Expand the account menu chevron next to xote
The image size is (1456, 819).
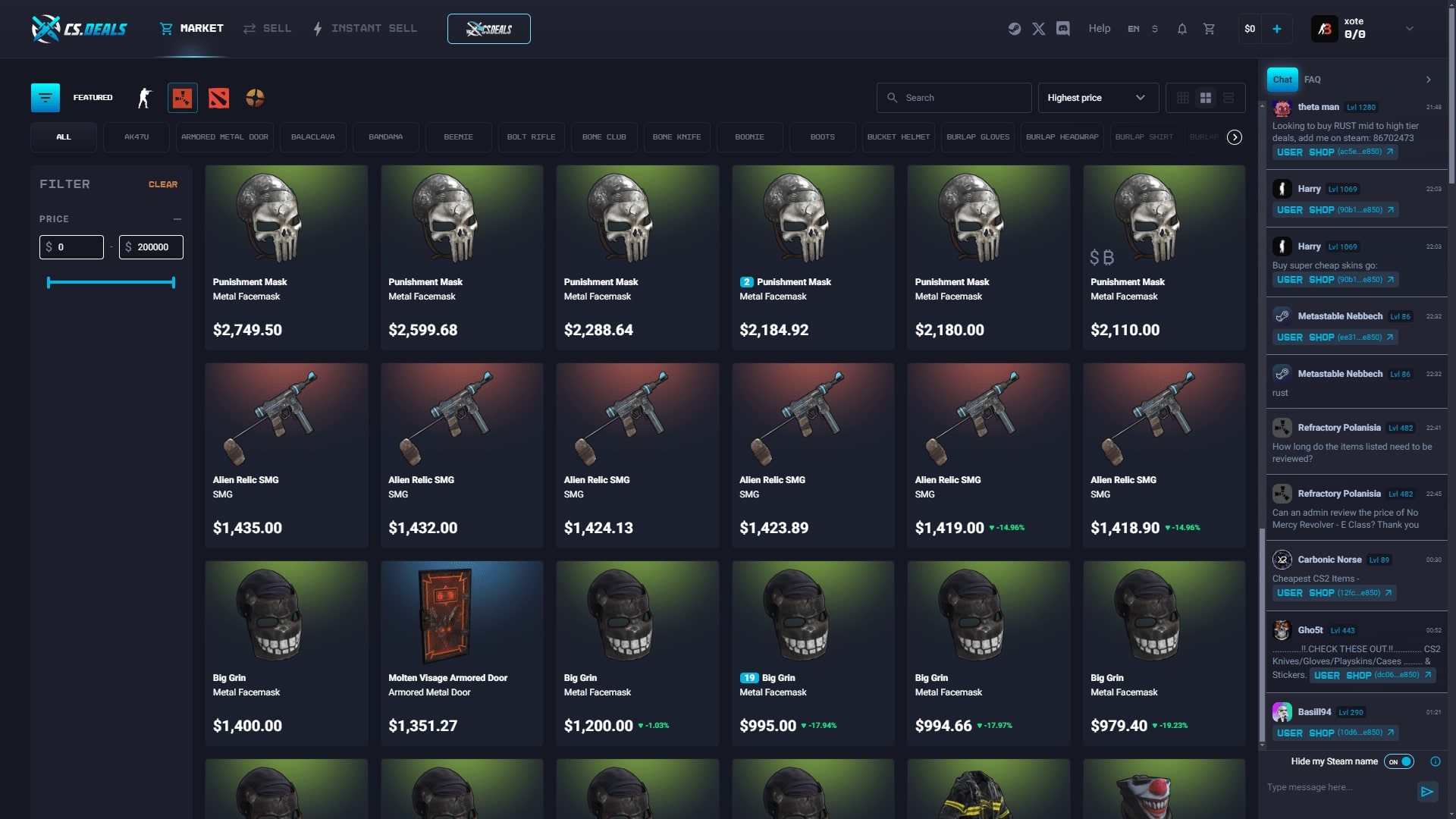pyautogui.click(x=1410, y=29)
